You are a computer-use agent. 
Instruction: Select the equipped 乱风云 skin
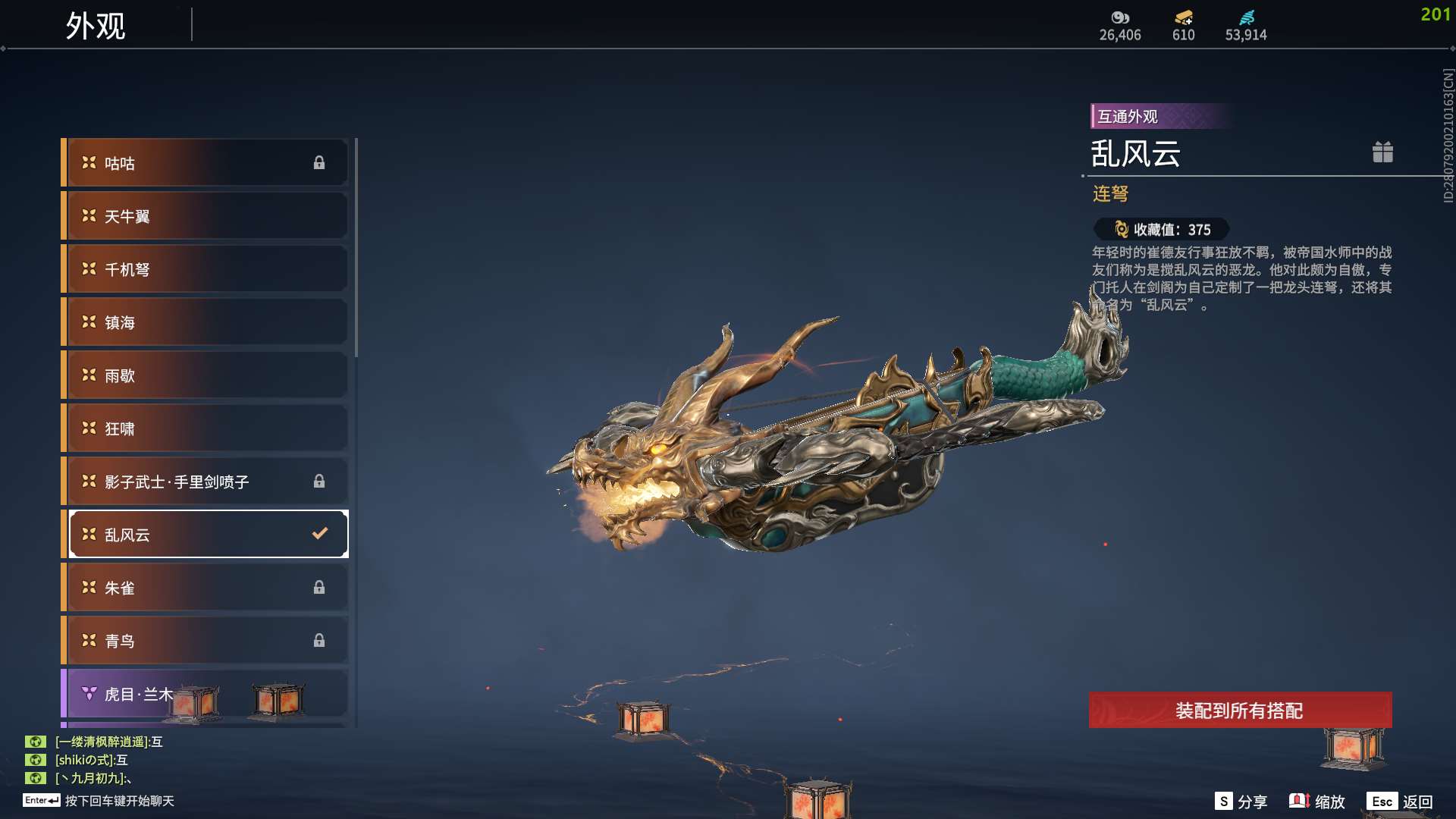coord(206,535)
